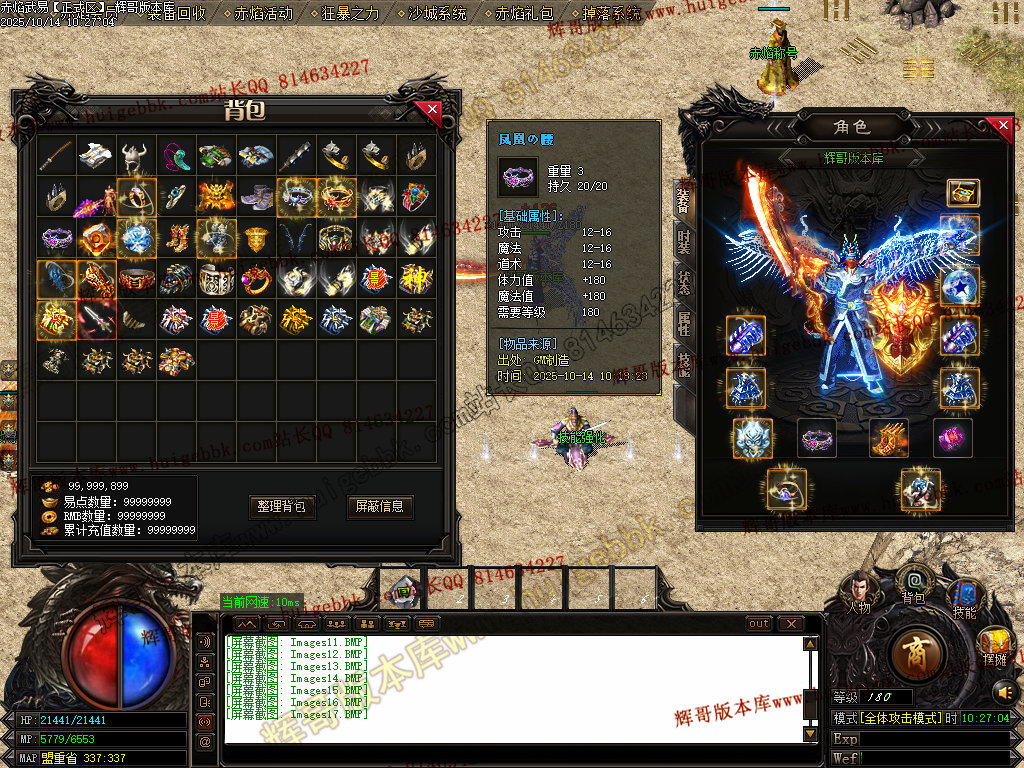The height and width of the screenshot is (768, 1024).
Task: Toggle the sound speaker icon
Action: point(1004,691)
